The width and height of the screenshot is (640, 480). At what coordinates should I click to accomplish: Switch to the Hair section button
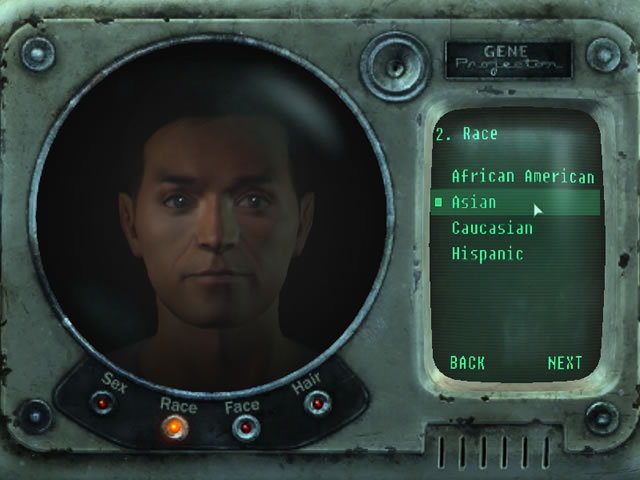(317, 403)
